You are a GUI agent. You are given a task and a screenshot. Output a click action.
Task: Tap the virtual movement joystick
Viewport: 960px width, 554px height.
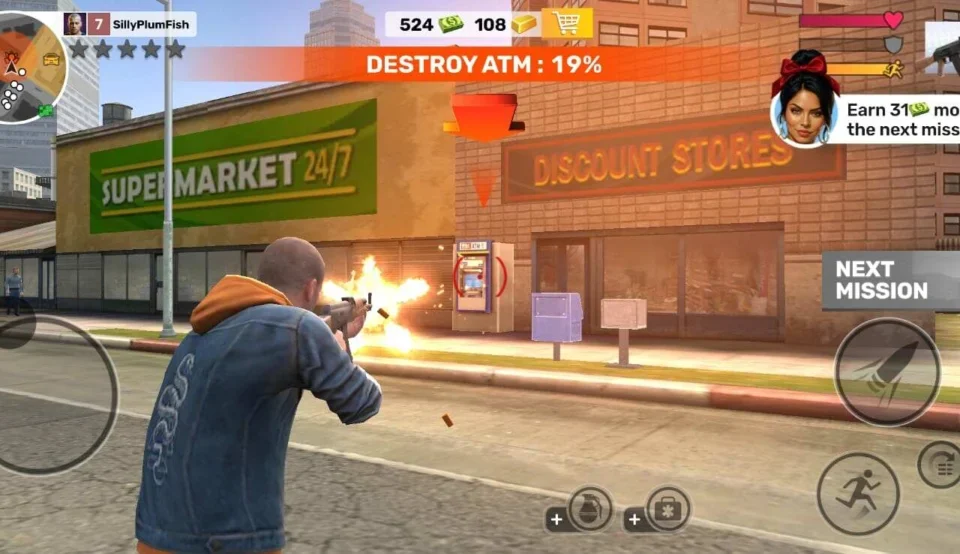point(50,395)
